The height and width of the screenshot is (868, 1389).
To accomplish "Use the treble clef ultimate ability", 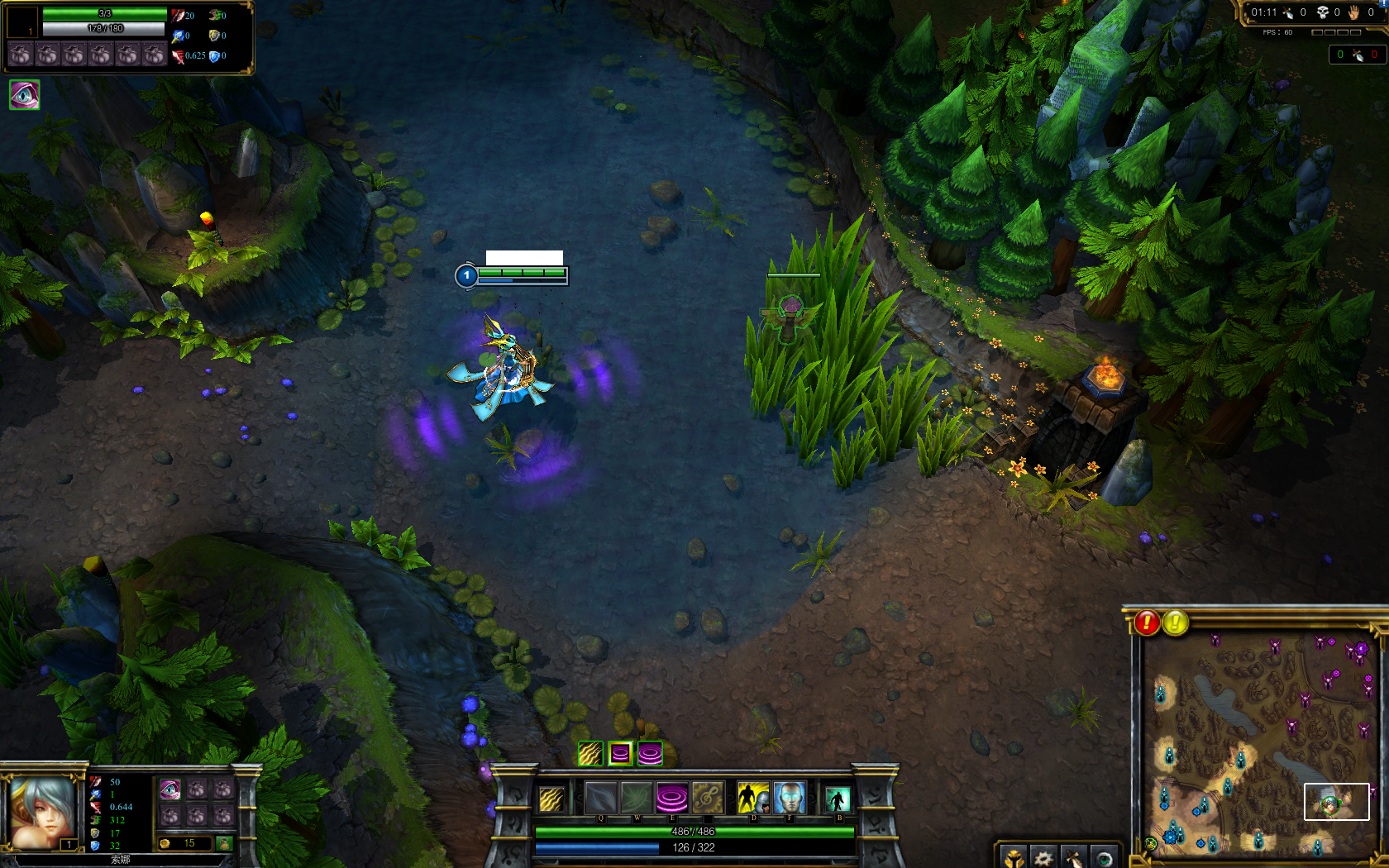I will [x=707, y=798].
